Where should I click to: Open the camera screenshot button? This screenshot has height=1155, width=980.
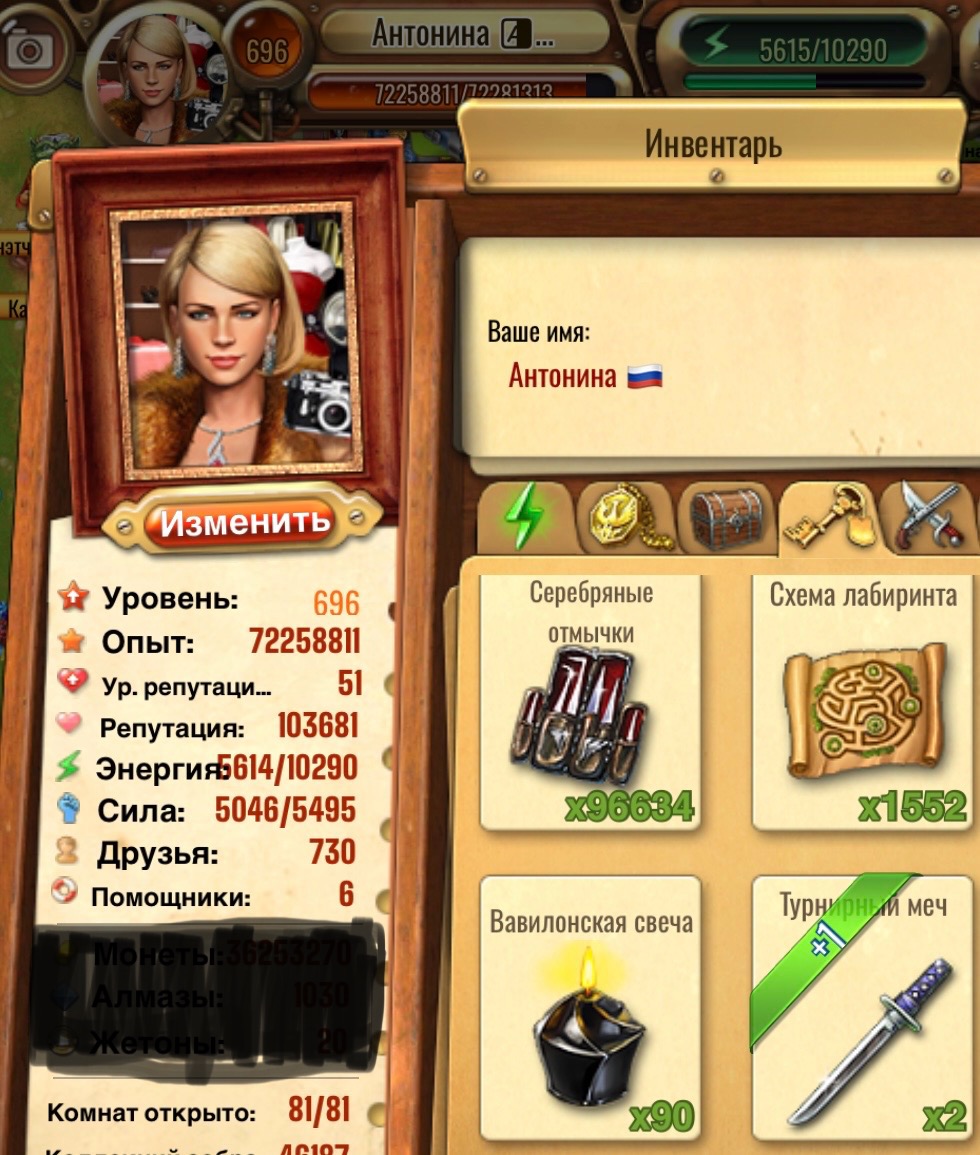click(32, 50)
